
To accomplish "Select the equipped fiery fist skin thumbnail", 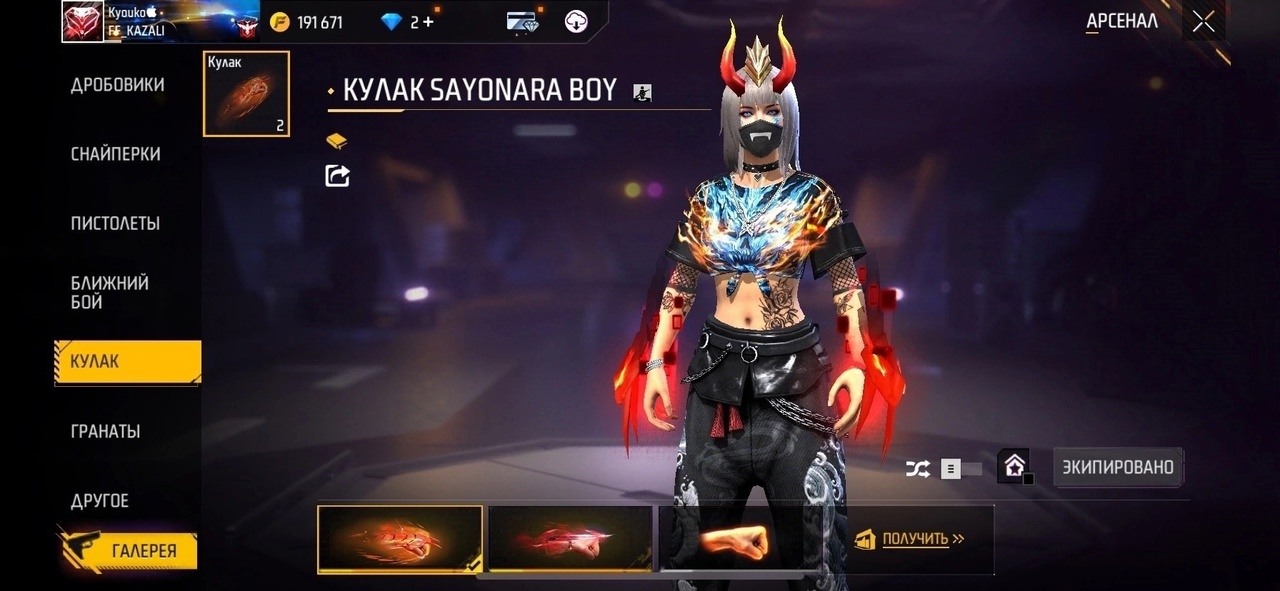I will click(400, 539).
